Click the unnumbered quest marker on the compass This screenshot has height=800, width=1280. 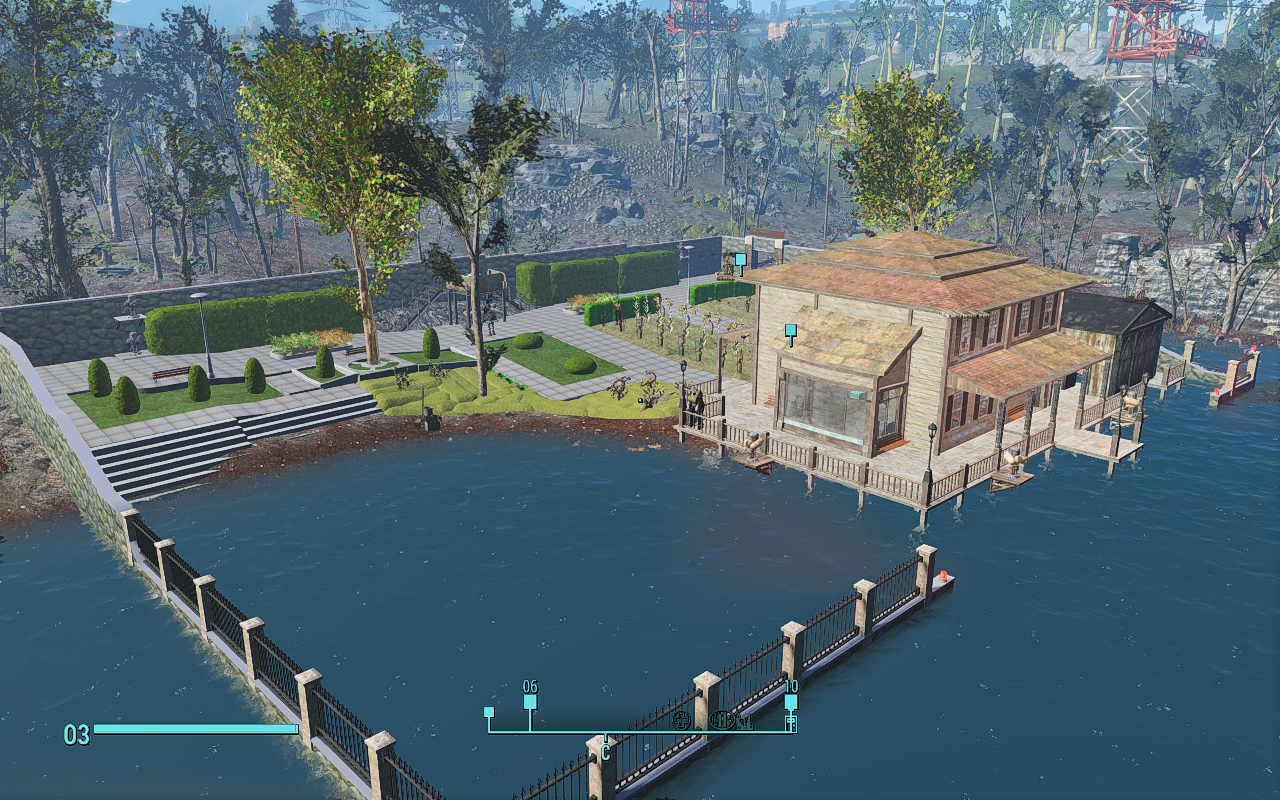tap(489, 712)
